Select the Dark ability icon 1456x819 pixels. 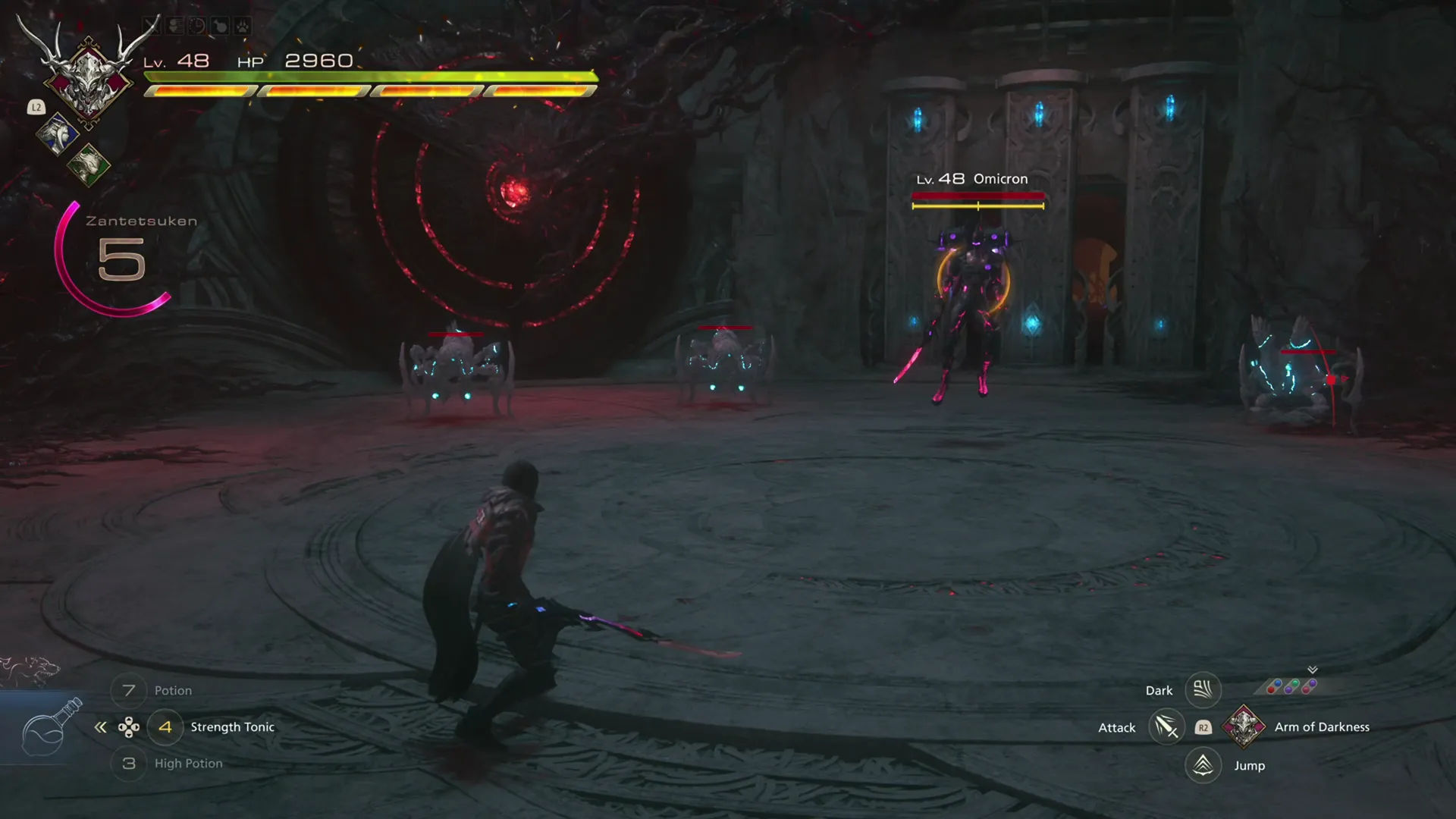pos(1203,689)
